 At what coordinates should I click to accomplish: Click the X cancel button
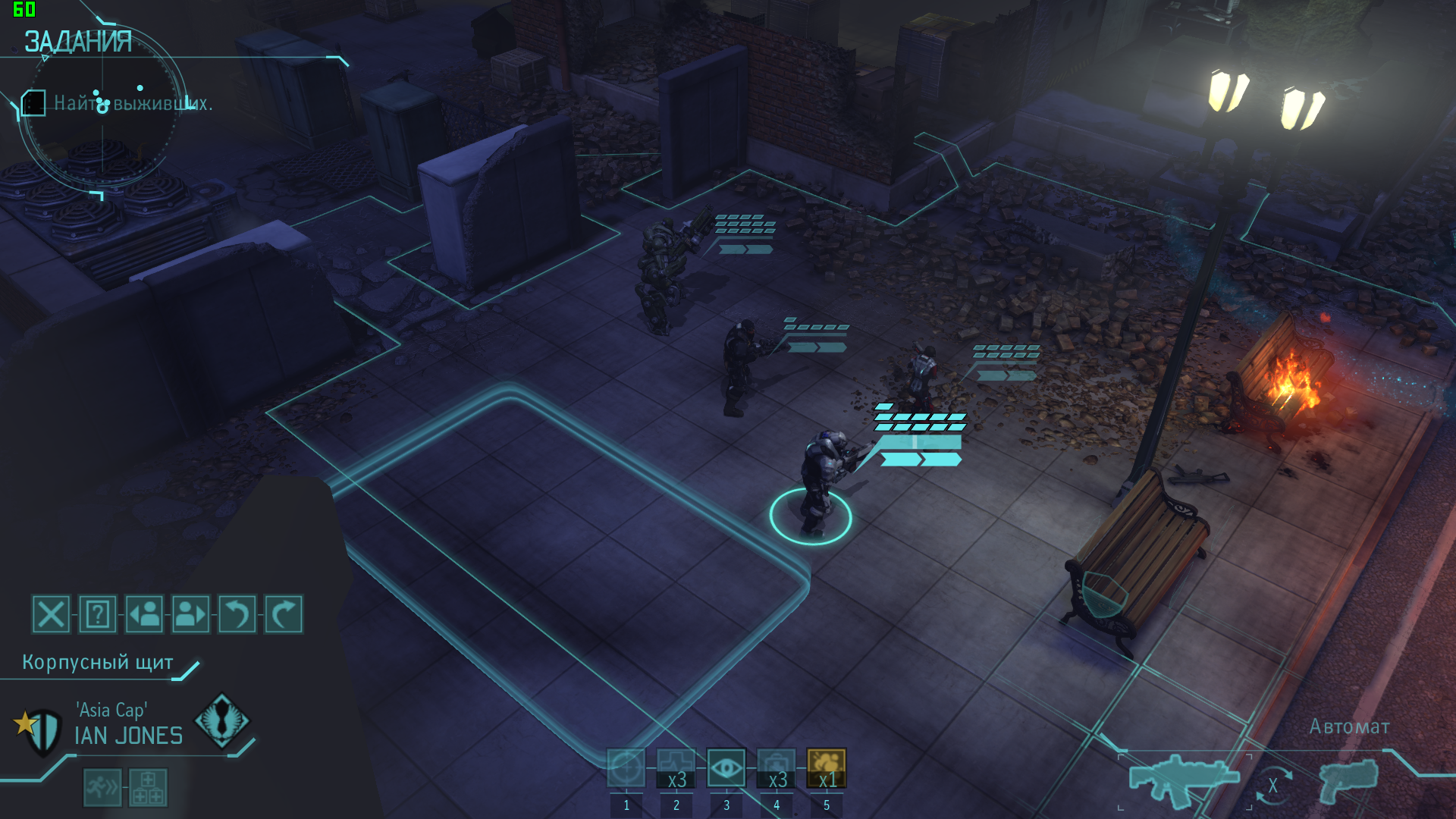click(x=51, y=614)
